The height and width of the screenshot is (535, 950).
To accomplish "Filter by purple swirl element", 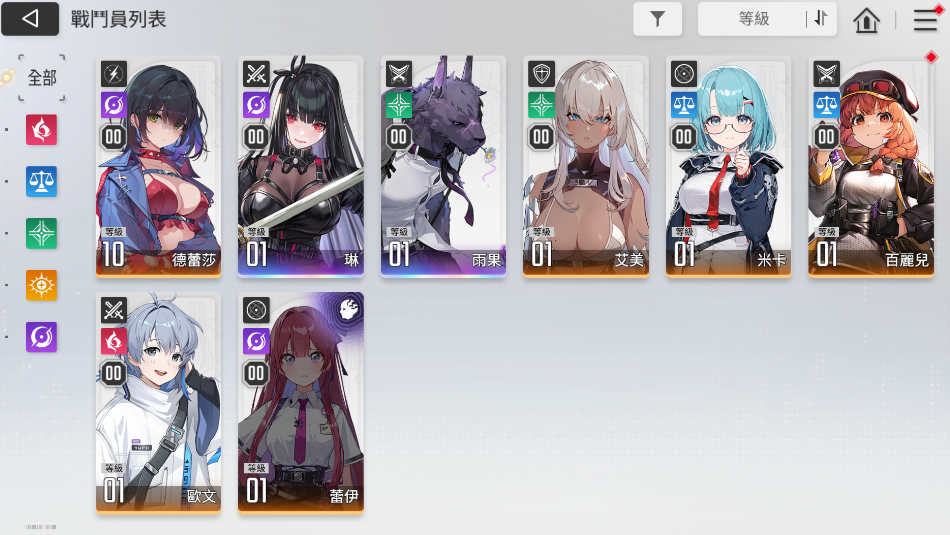I will click(42, 337).
